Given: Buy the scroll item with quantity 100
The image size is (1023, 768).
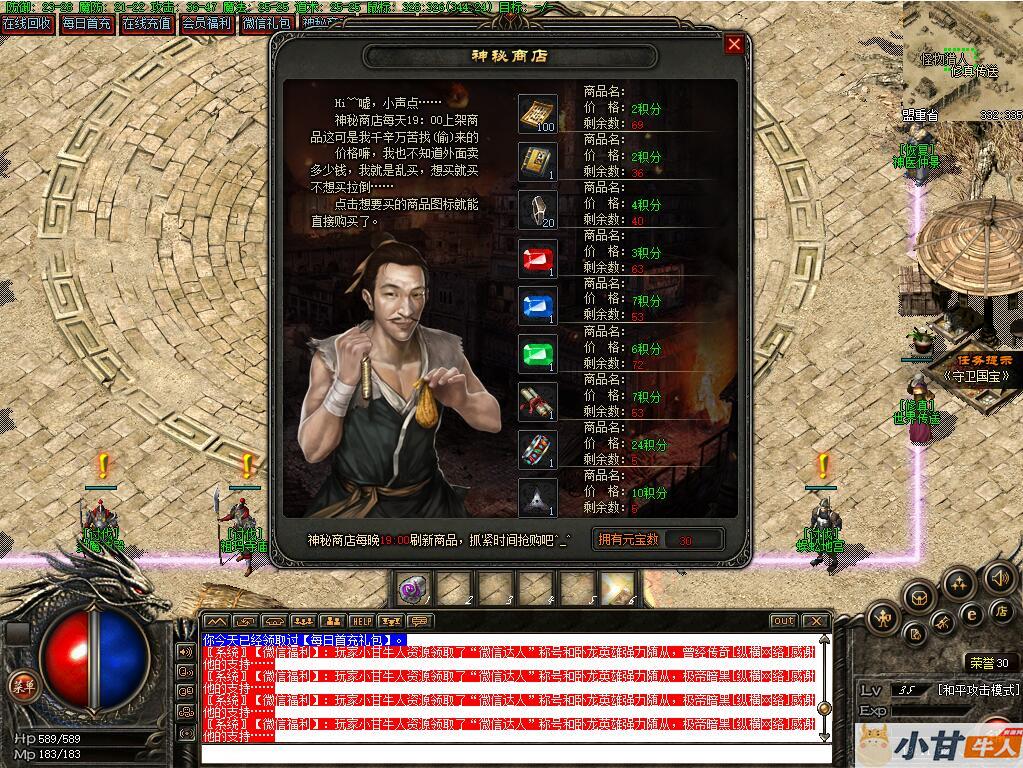Looking at the screenshot, I should pos(538,114).
